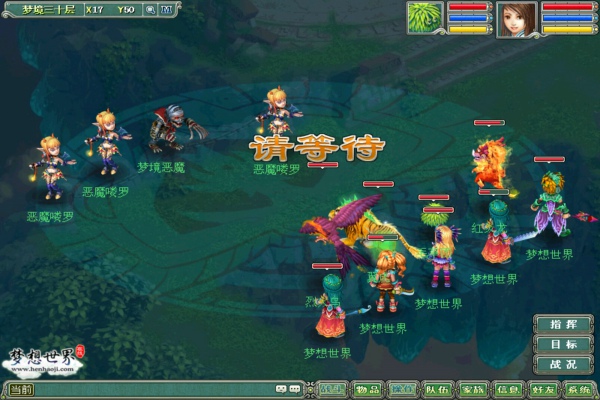Open the map with the M button

pos(169,10)
